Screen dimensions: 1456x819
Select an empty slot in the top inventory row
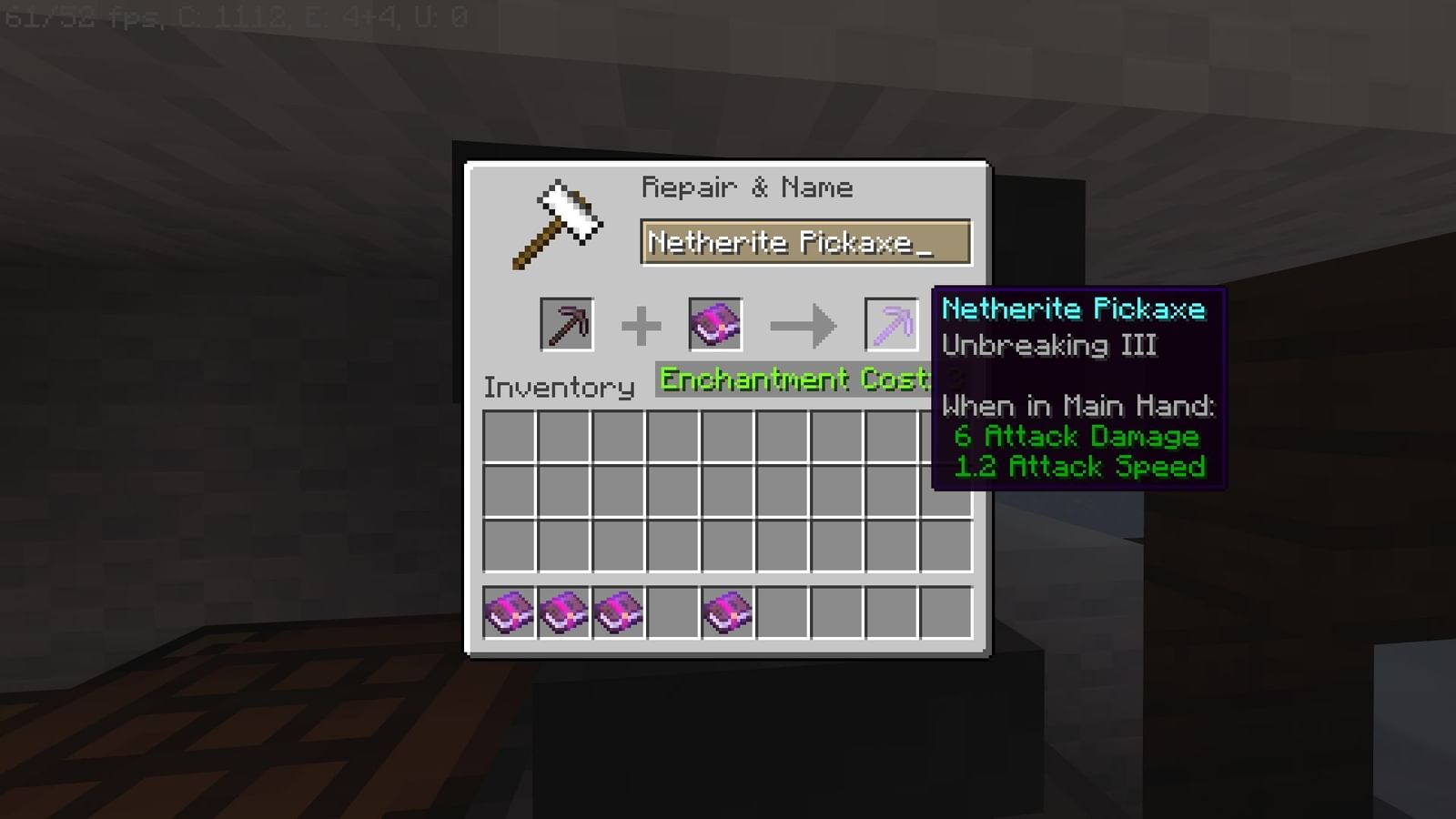[x=510, y=439]
